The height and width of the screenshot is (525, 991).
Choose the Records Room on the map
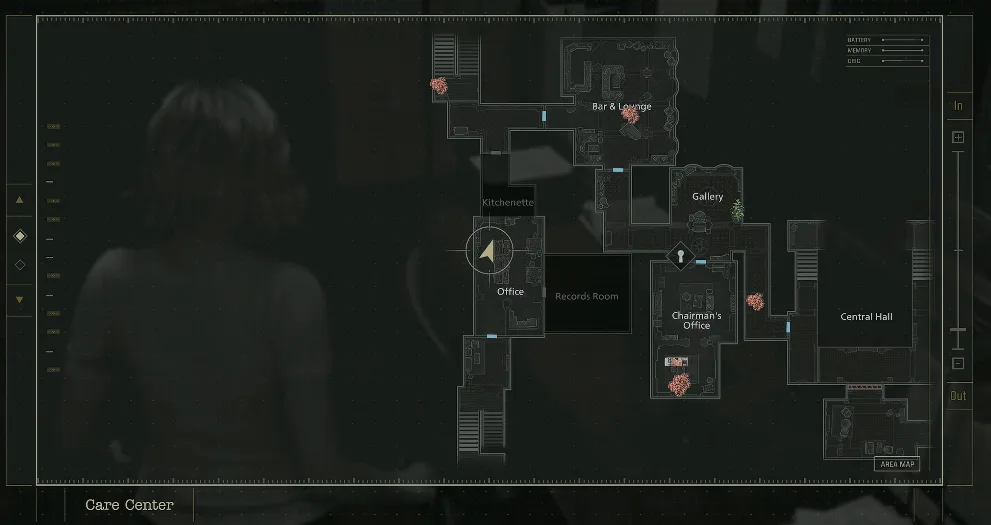point(587,296)
